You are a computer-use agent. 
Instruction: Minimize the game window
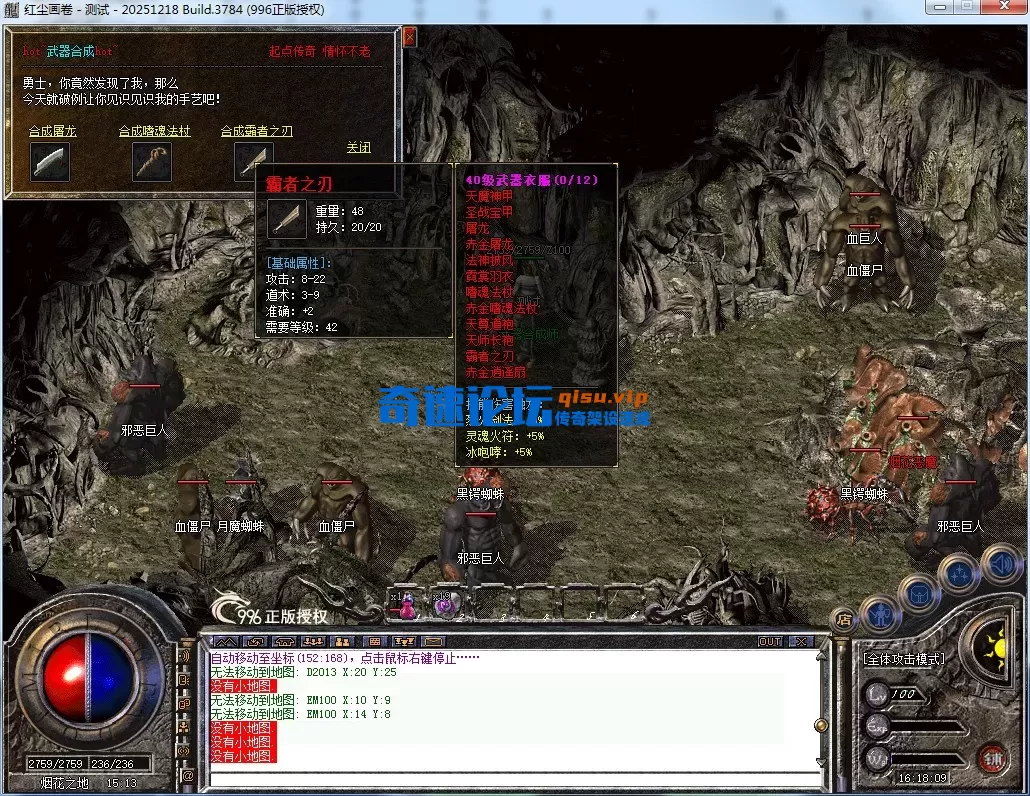(x=939, y=8)
